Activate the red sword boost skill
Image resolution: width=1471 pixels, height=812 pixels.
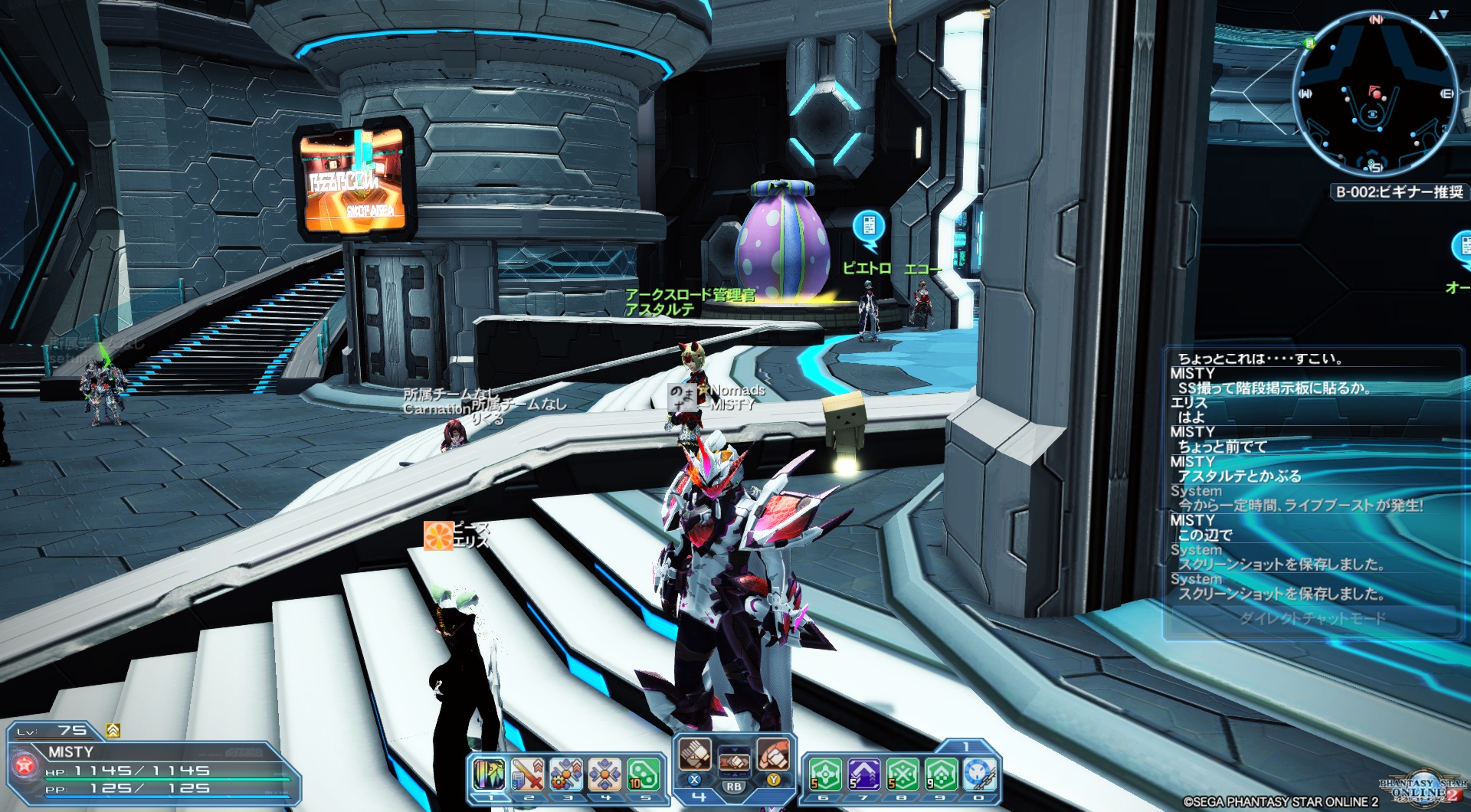[527, 774]
